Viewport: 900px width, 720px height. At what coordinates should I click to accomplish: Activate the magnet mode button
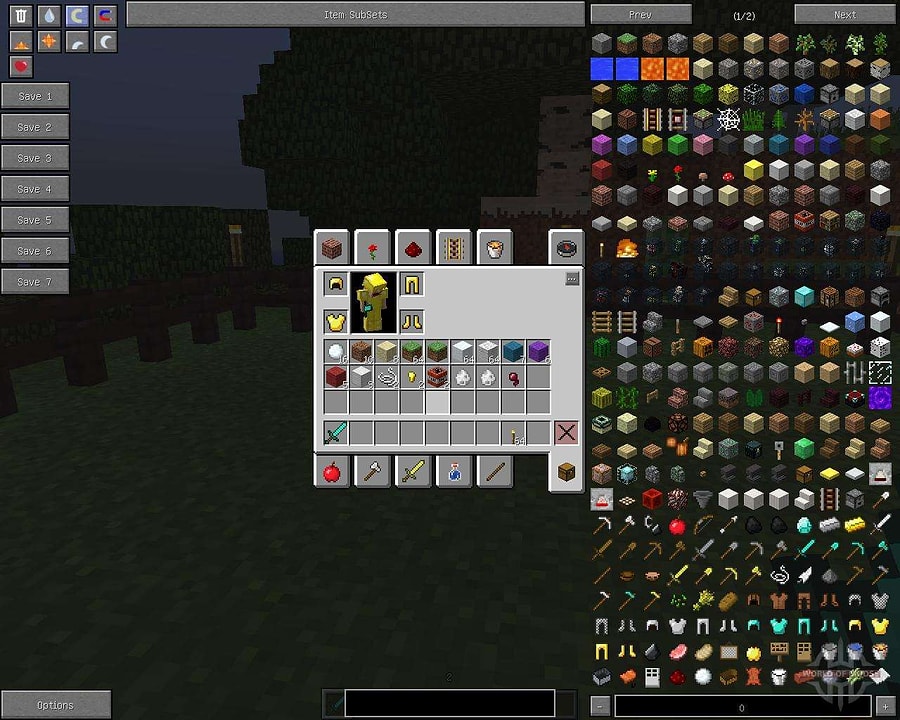(105, 16)
